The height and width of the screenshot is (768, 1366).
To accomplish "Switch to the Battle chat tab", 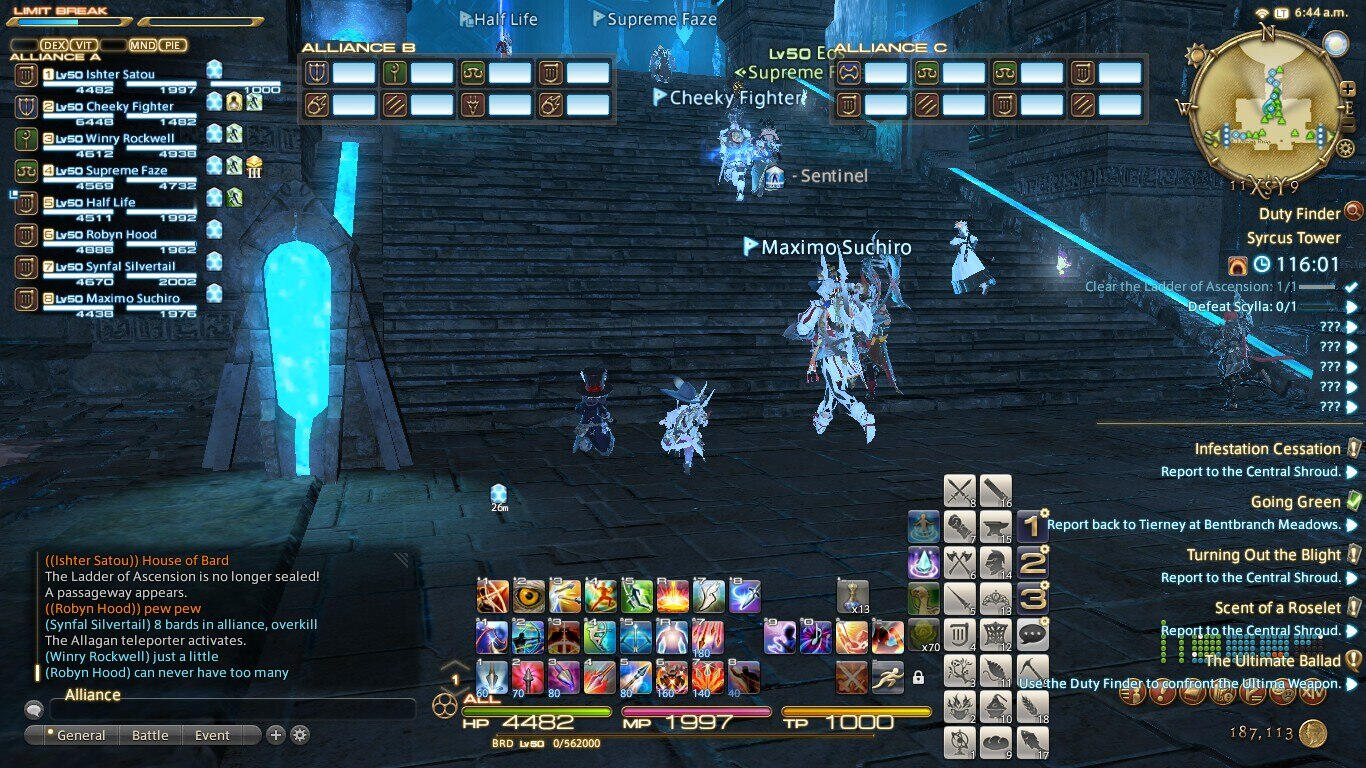I will tap(150, 735).
